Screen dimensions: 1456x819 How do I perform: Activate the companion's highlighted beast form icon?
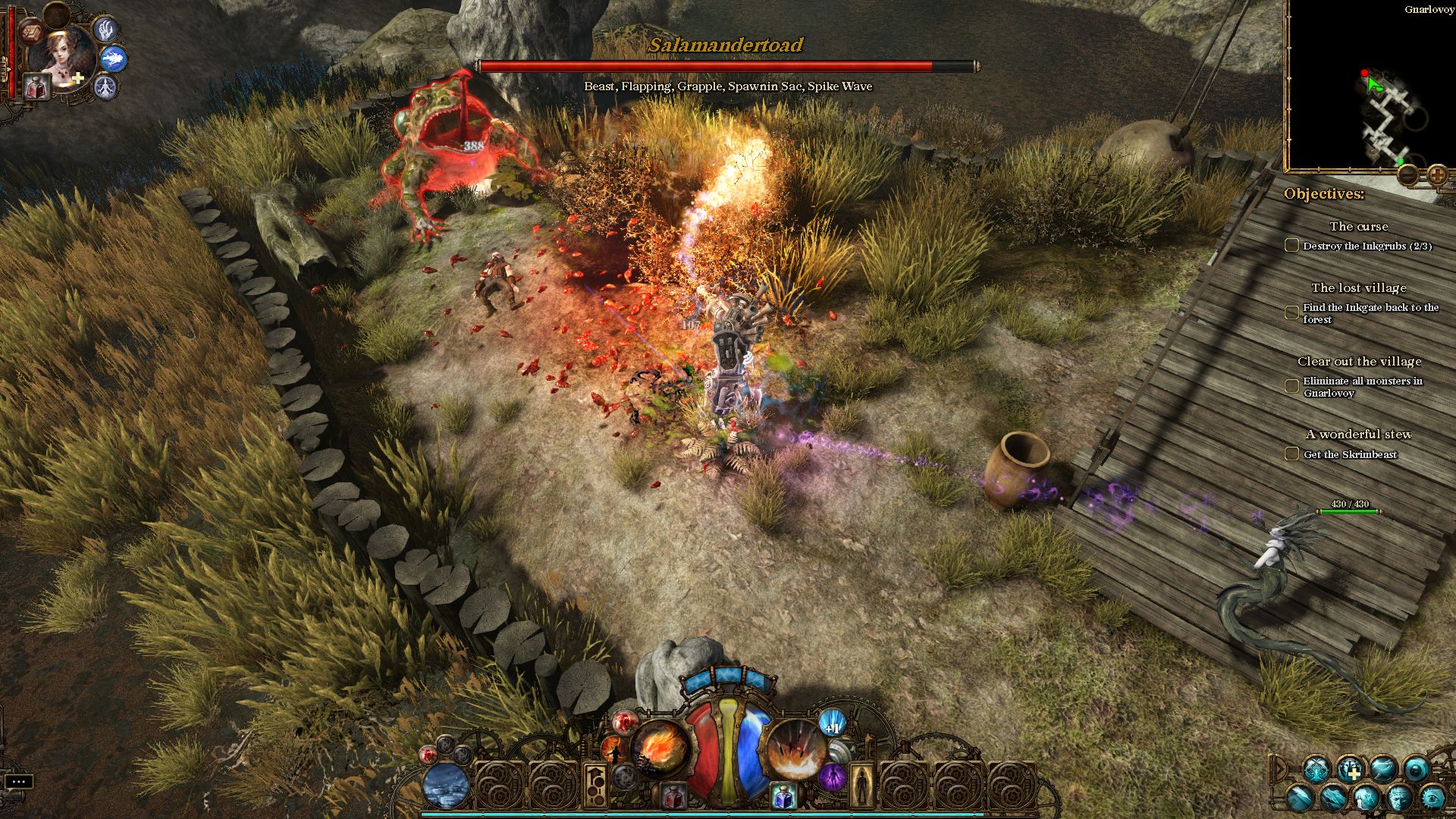pos(114,58)
